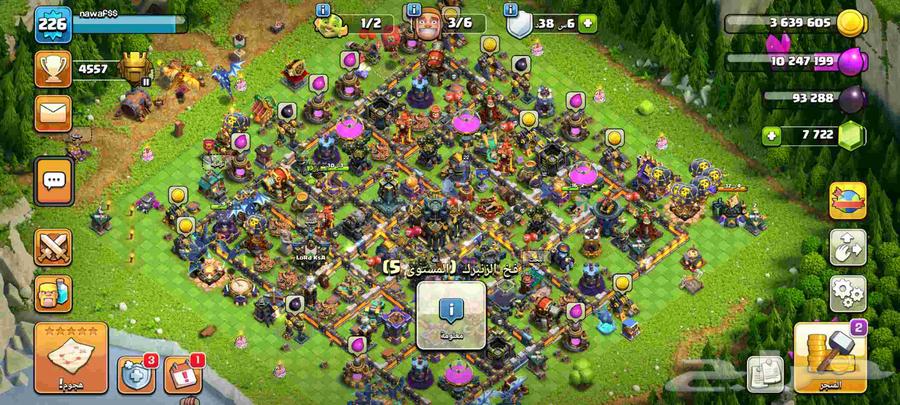
Task: Extend the shield with its green plus
Action: point(586,22)
